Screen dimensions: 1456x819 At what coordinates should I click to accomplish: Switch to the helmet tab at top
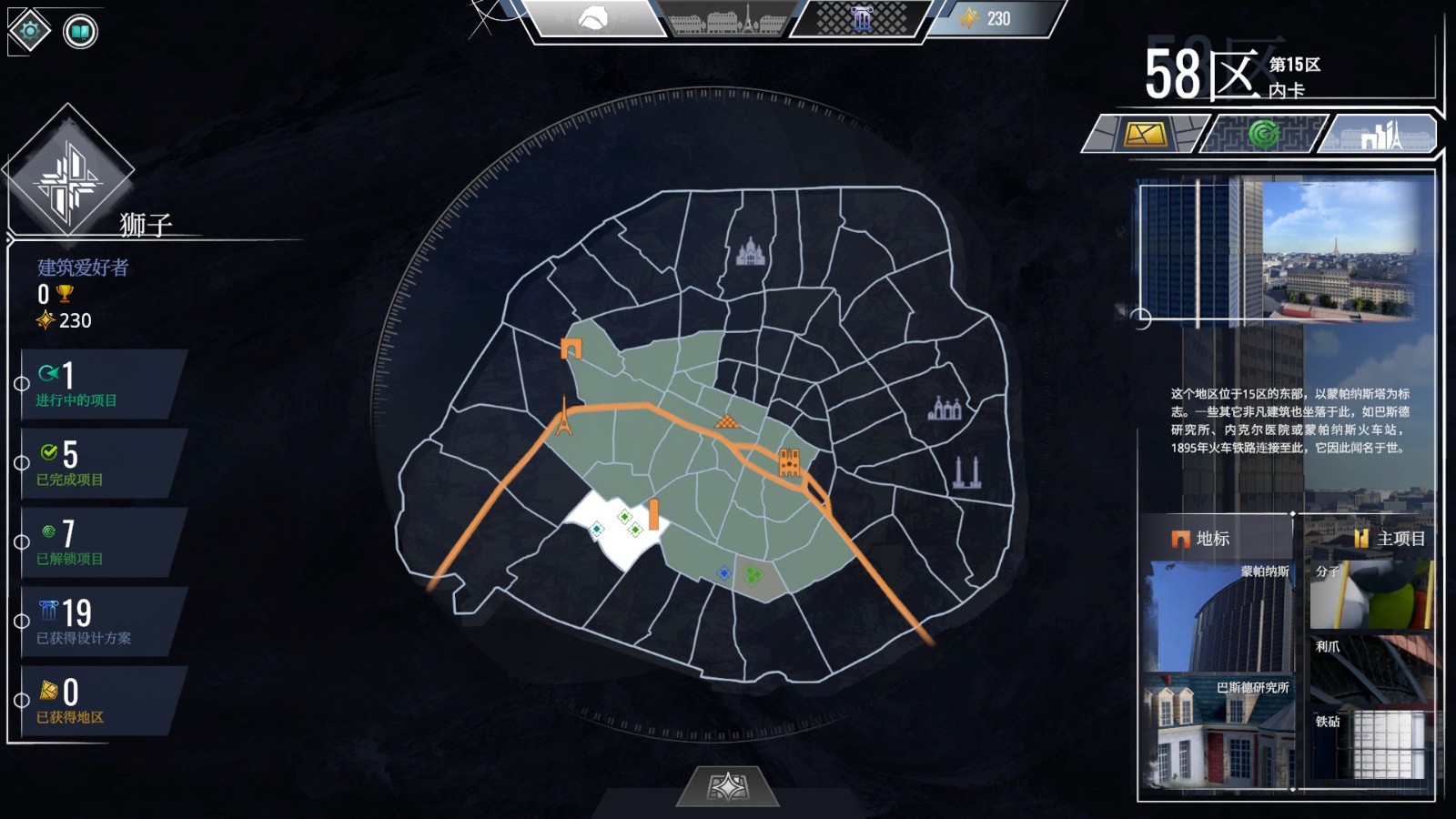tap(595, 18)
